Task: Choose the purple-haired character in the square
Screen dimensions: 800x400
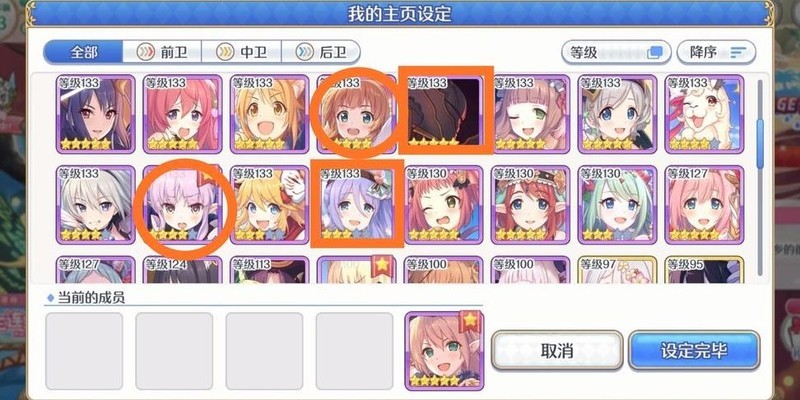Action: point(355,203)
